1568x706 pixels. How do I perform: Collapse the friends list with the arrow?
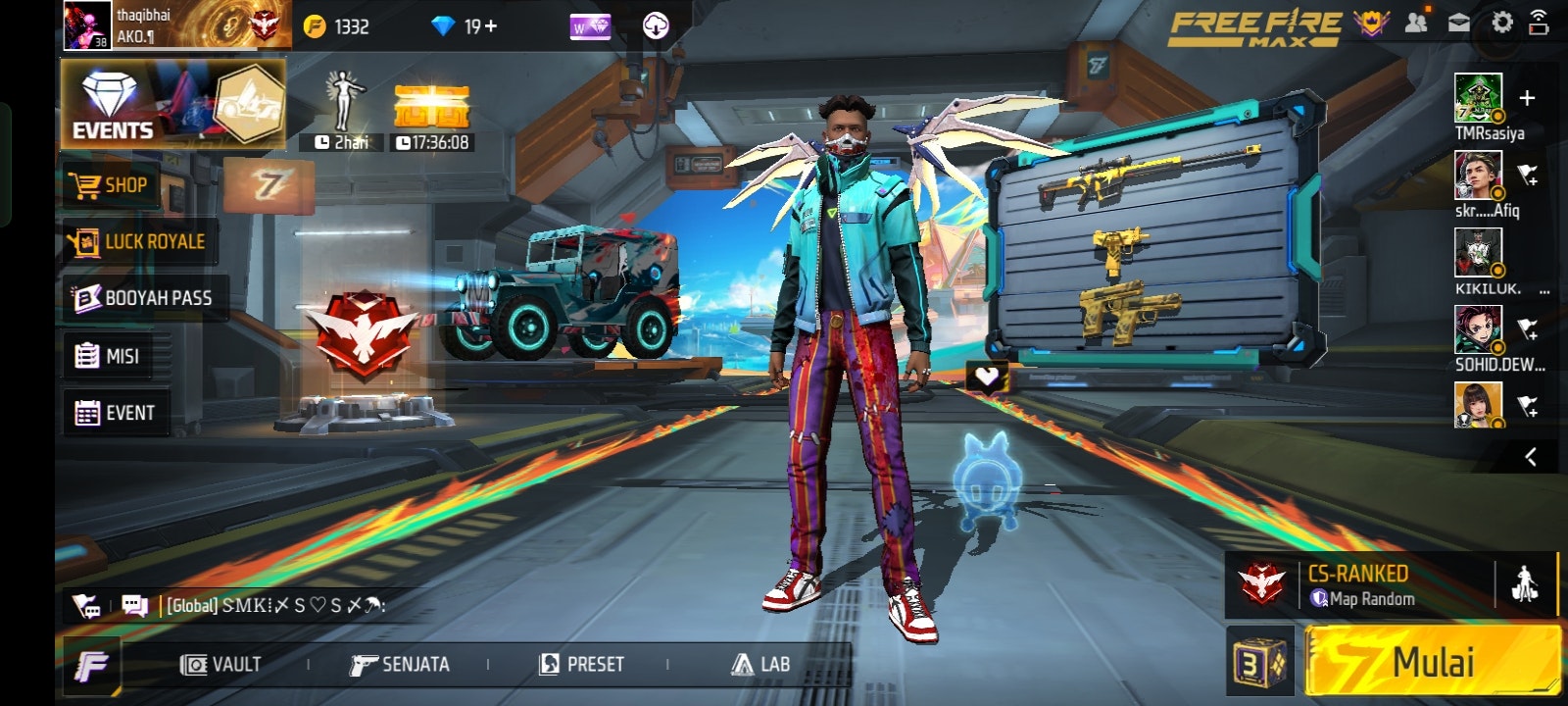pyautogui.click(x=1530, y=457)
